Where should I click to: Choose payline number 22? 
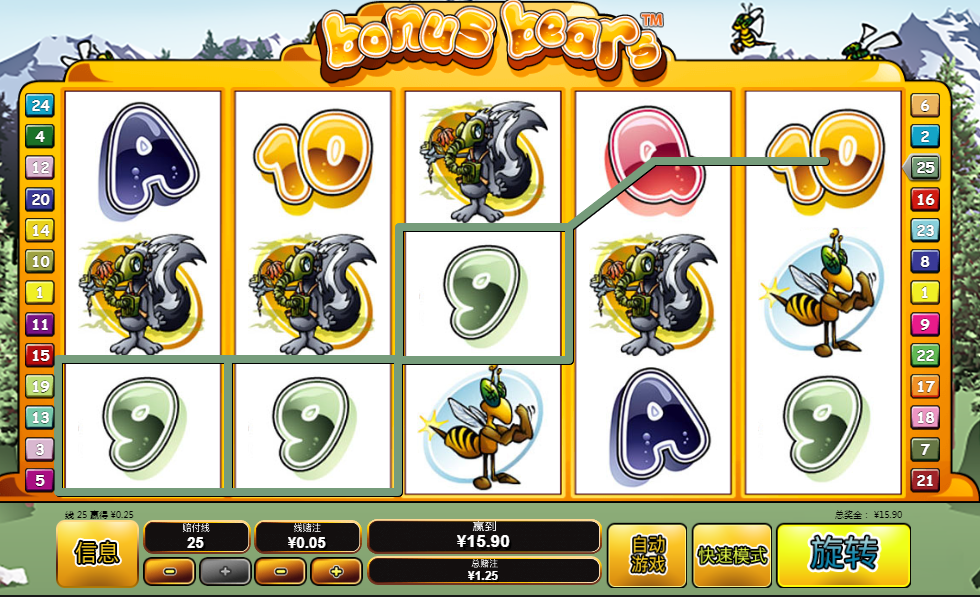coord(925,355)
